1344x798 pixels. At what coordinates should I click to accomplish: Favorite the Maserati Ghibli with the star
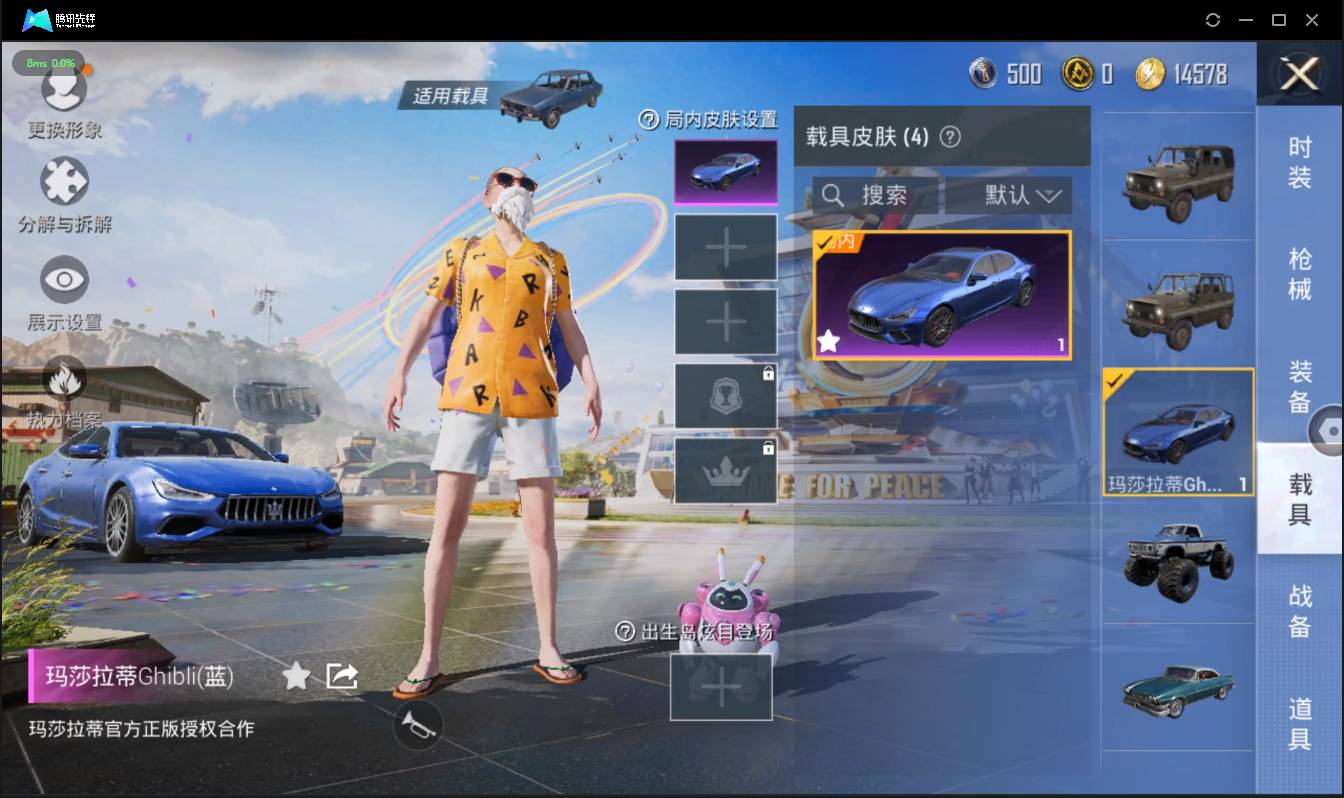tap(296, 677)
